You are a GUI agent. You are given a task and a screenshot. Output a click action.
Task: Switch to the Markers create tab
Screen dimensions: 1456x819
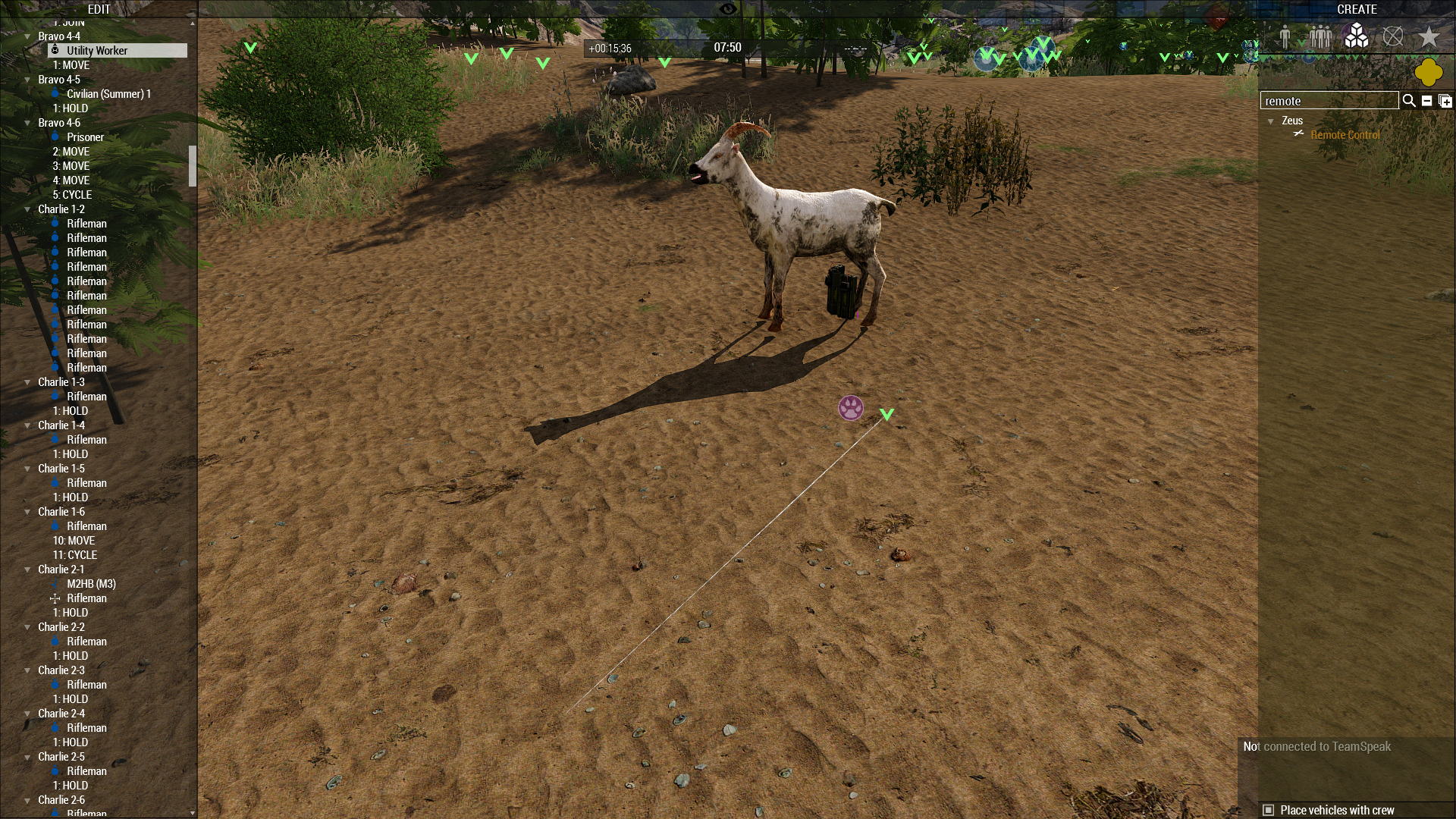tap(1392, 36)
